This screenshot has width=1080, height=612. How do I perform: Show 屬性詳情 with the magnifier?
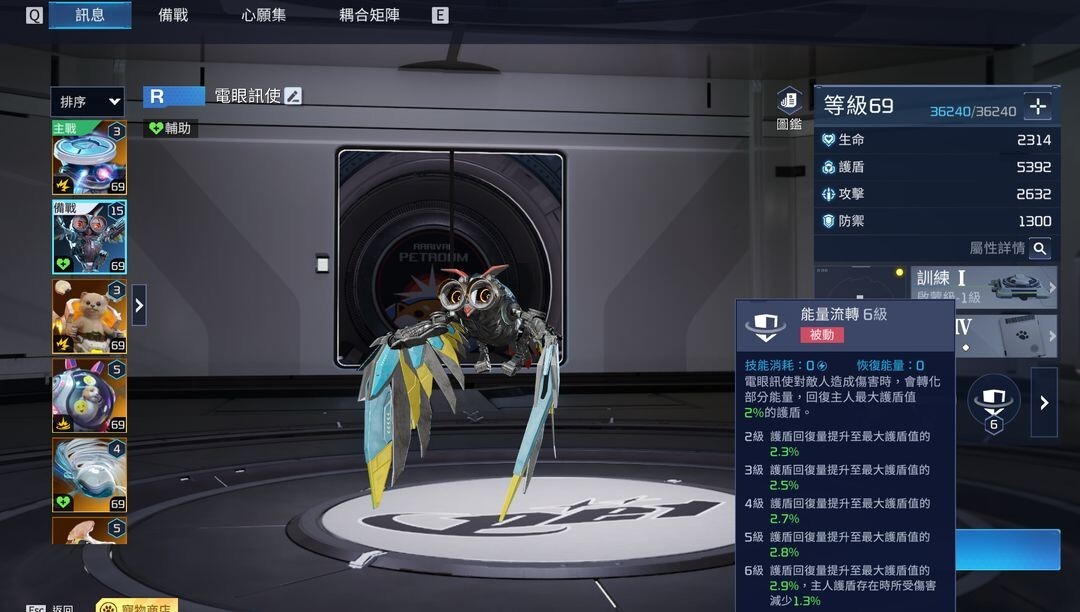pos(1040,248)
